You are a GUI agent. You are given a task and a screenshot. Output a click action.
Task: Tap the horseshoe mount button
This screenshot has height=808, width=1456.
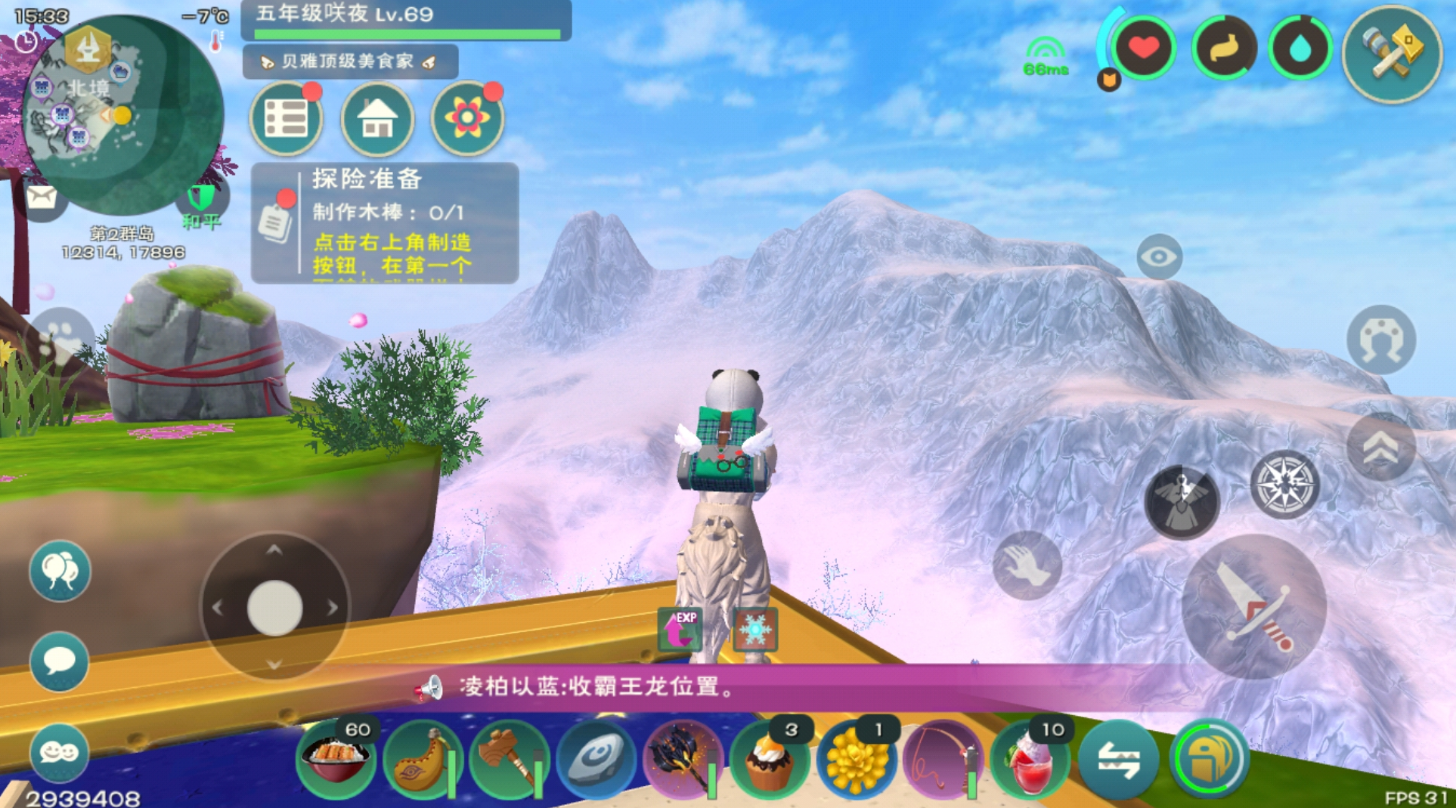[1381, 340]
